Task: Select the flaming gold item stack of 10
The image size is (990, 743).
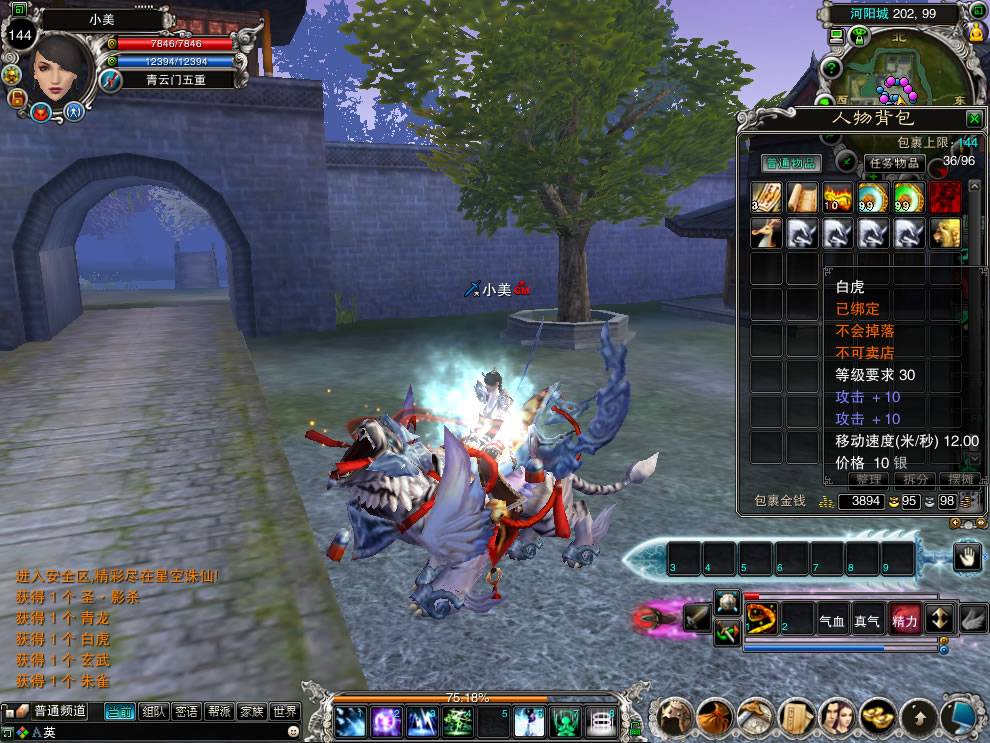Action: tap(837, 197)
